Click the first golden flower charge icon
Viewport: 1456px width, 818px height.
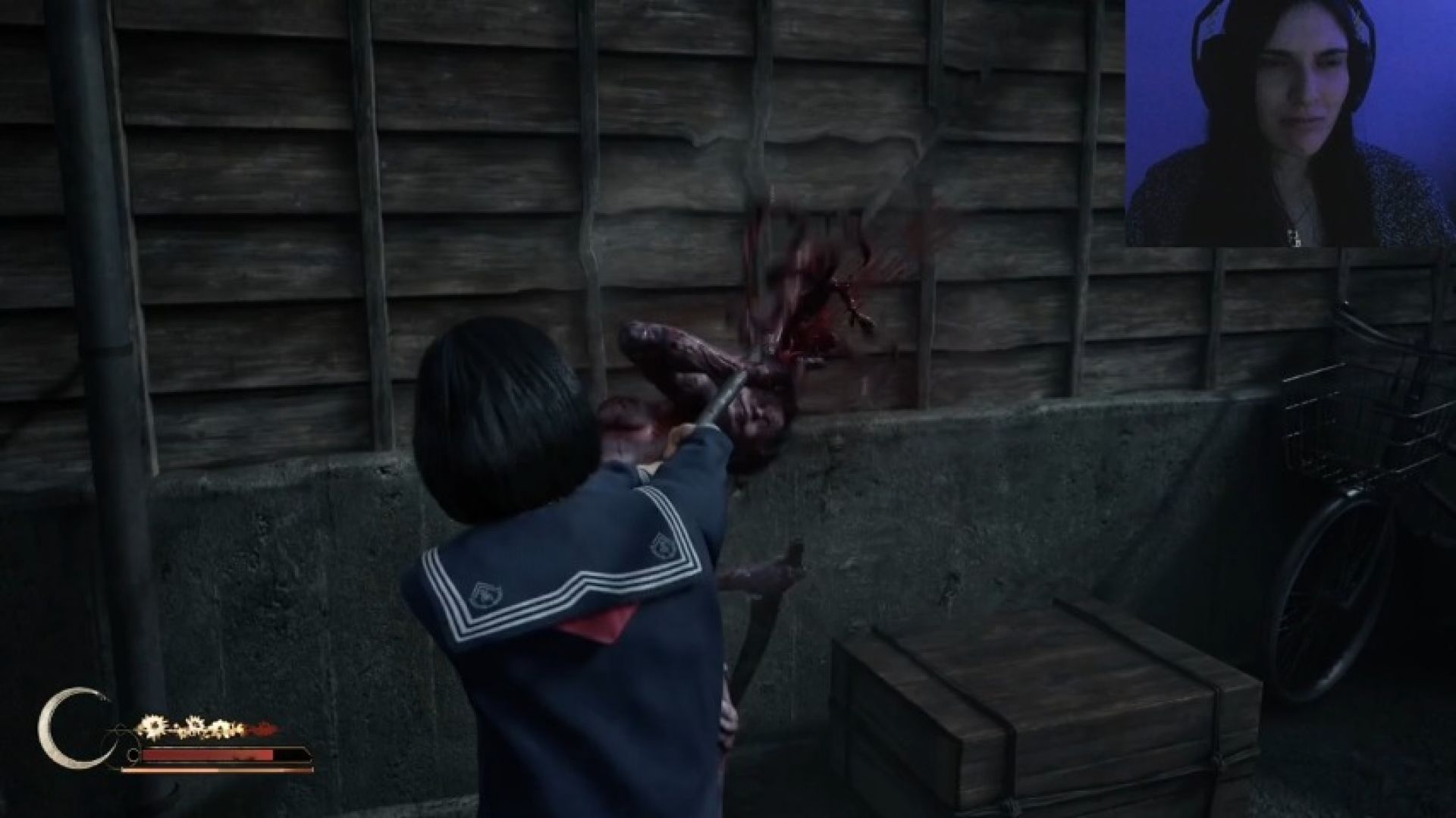pyautogui.click(x=153, y=726)
